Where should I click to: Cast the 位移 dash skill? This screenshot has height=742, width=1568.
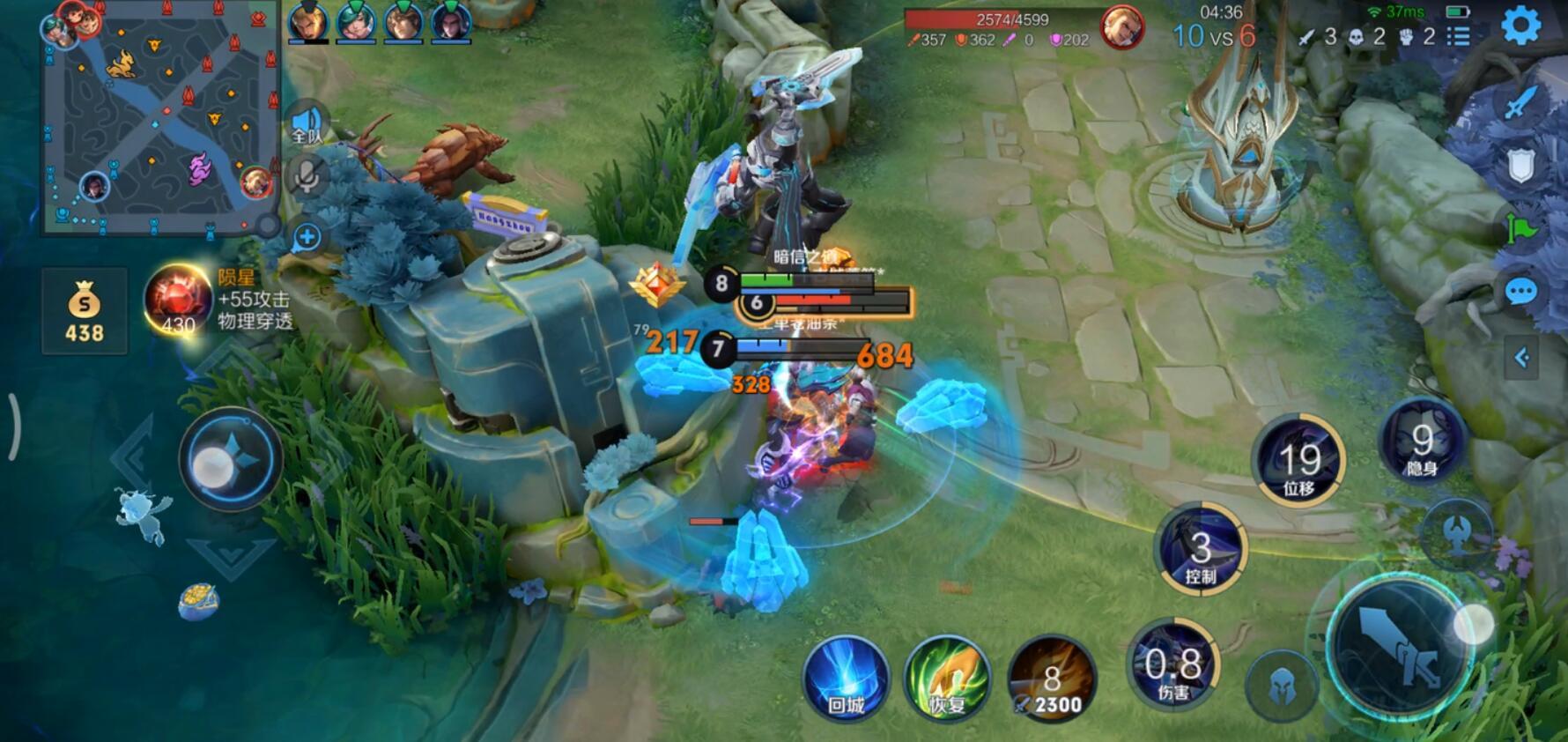click(1299, 461)
